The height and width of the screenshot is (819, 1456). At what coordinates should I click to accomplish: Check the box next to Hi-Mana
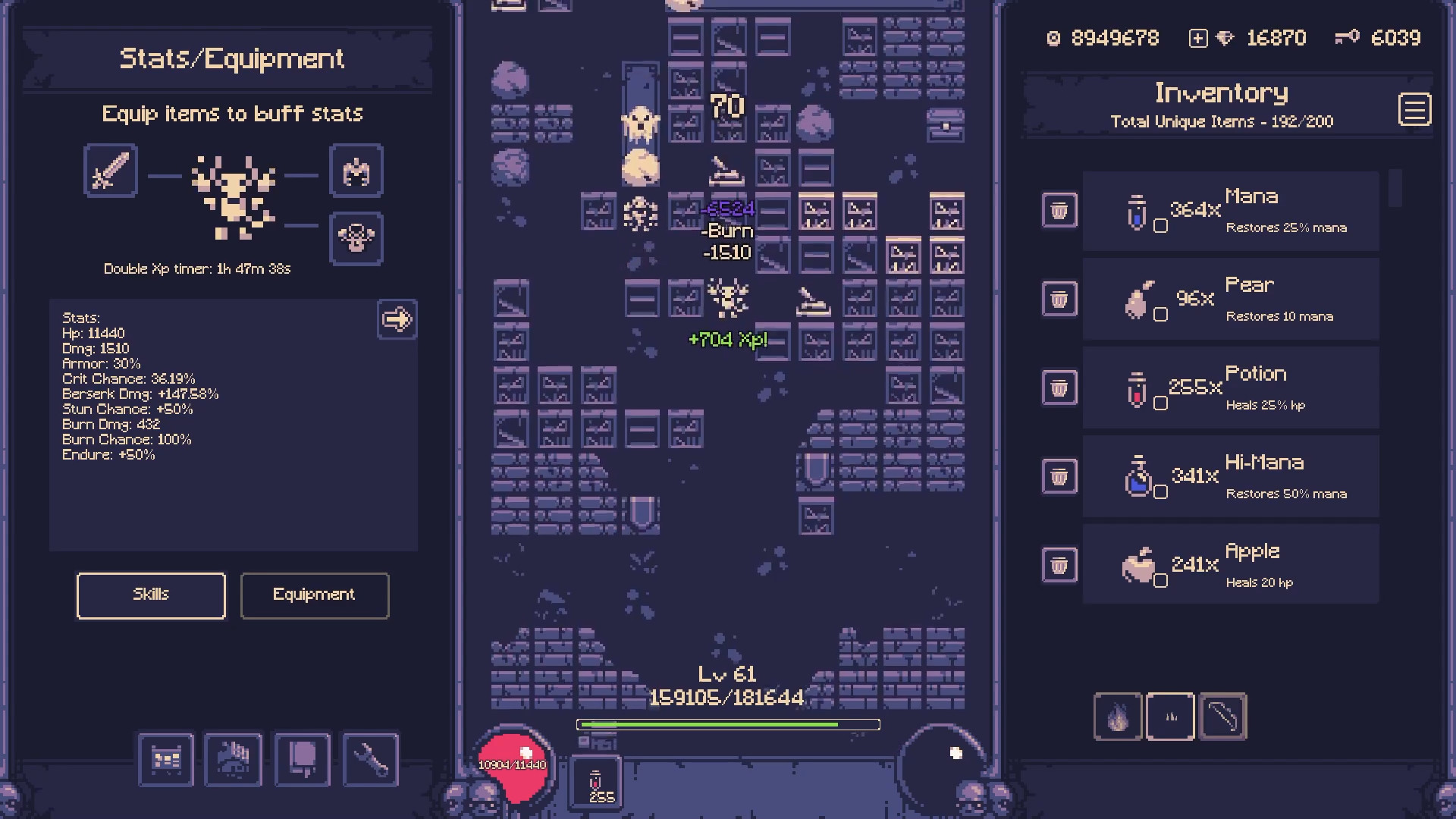[x=1161, y=491]
